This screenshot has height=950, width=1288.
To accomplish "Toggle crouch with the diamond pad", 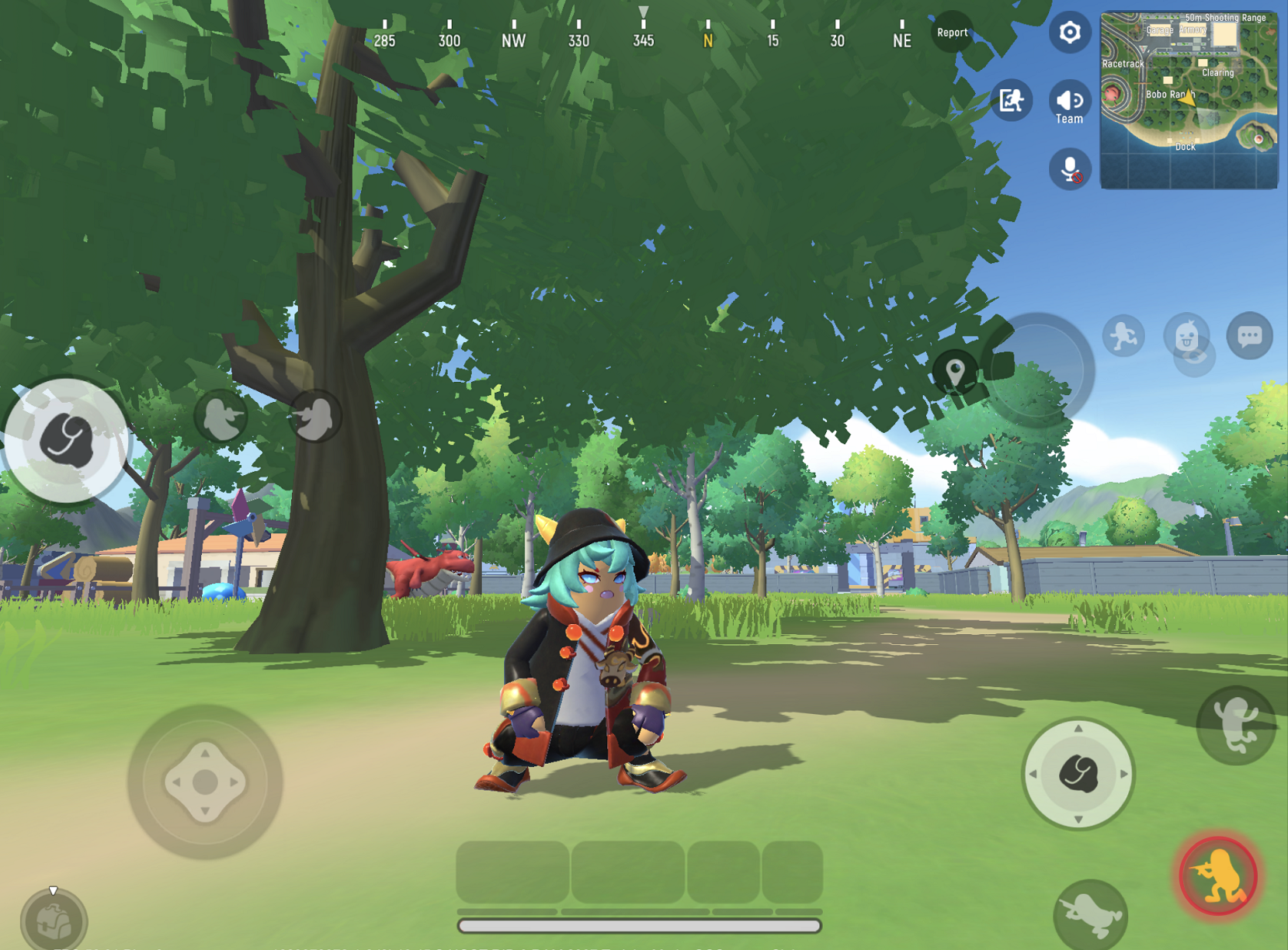I will point(204,782).
